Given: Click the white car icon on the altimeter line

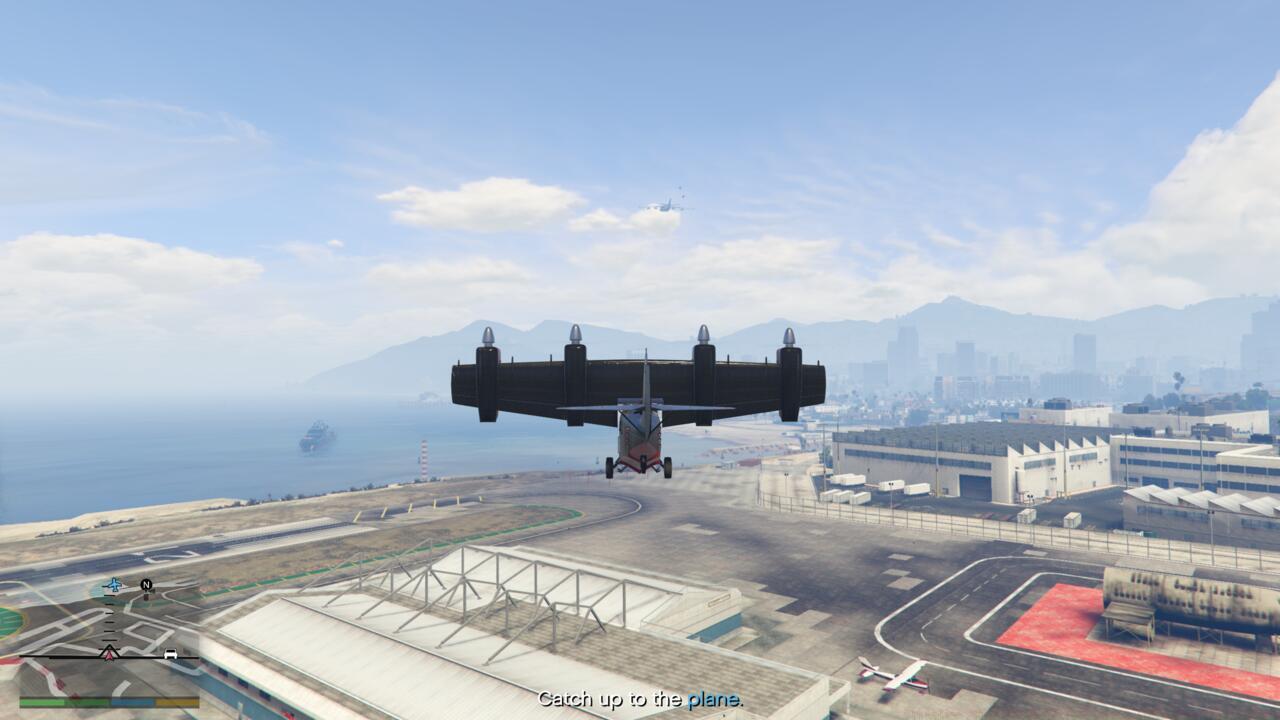Looking at the screenshot, I should 171,655.
